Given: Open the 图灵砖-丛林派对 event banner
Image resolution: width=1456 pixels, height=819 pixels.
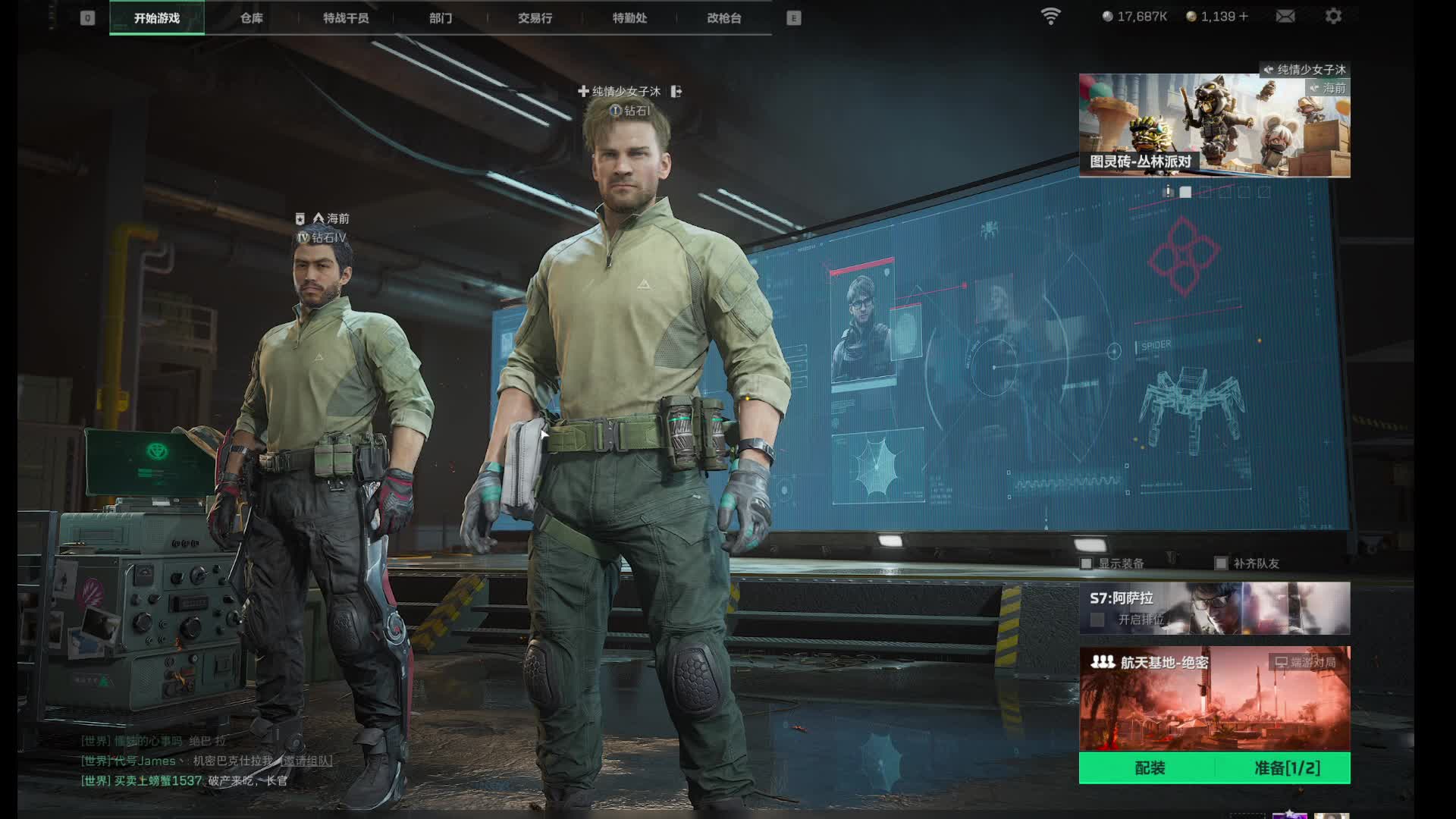Looking at the screenshot, I should pos(1214,125).
